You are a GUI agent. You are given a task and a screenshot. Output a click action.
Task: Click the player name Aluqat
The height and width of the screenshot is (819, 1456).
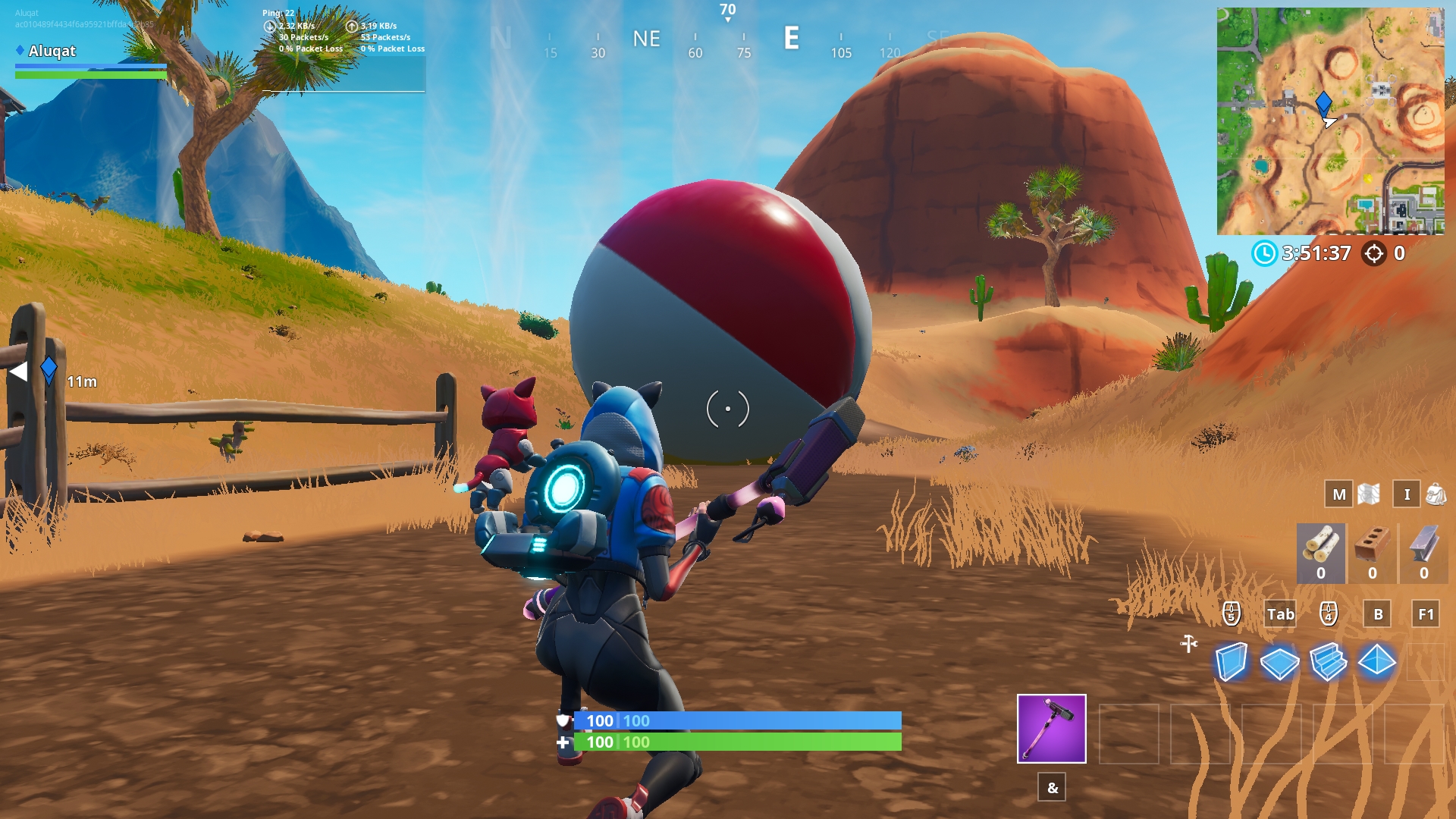coord(52,52)
